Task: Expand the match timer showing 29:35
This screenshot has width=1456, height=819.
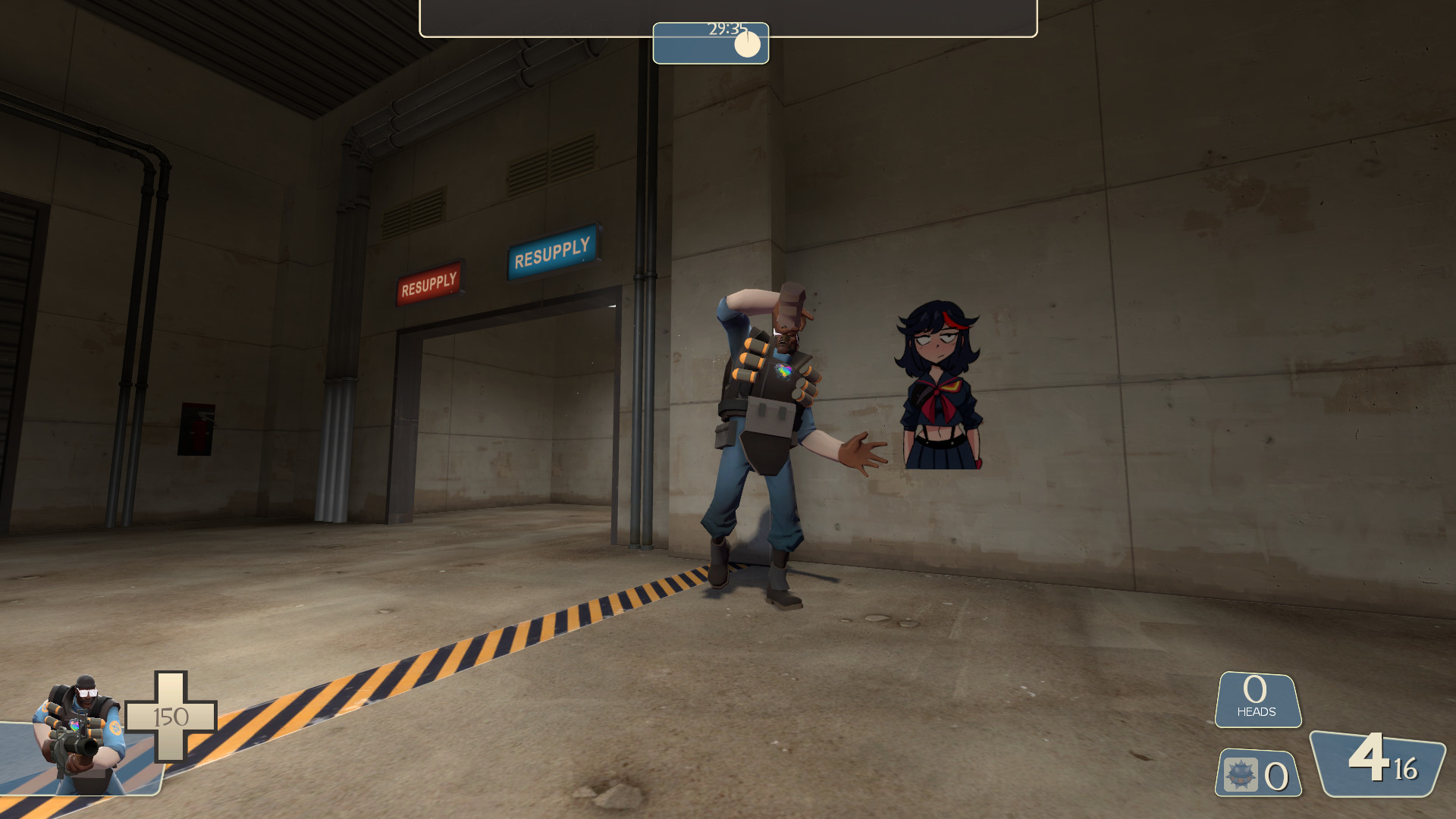Action: point(710,43)
